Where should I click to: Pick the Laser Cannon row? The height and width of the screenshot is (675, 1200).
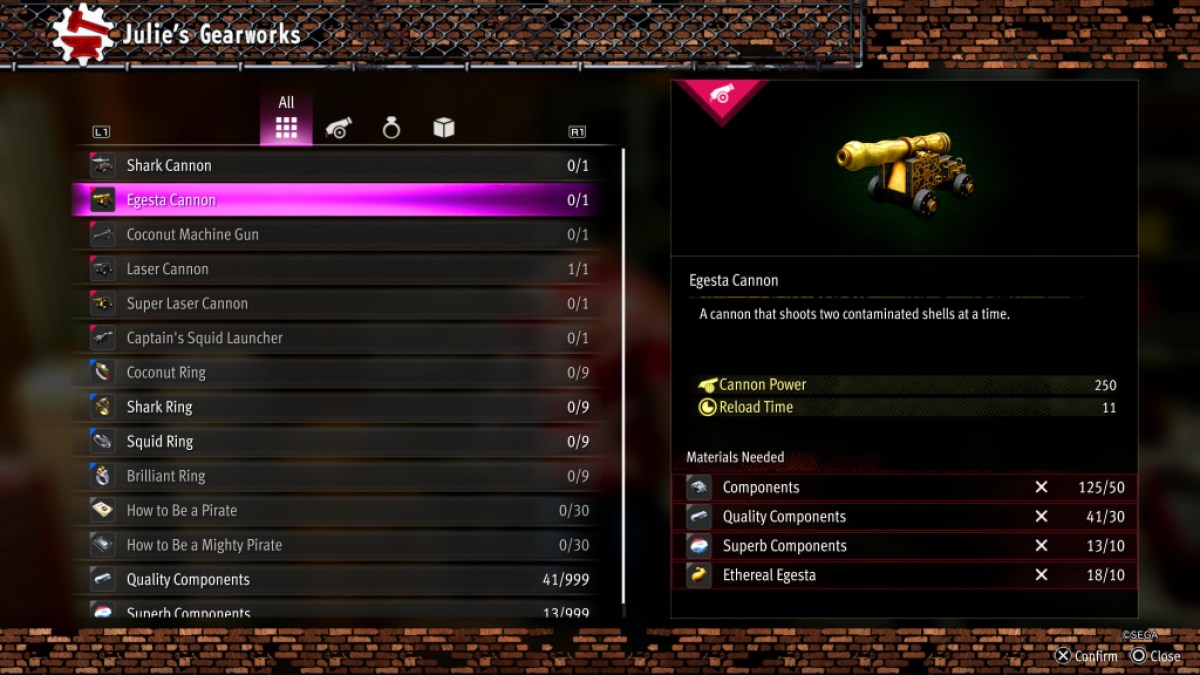click(340, 269)
